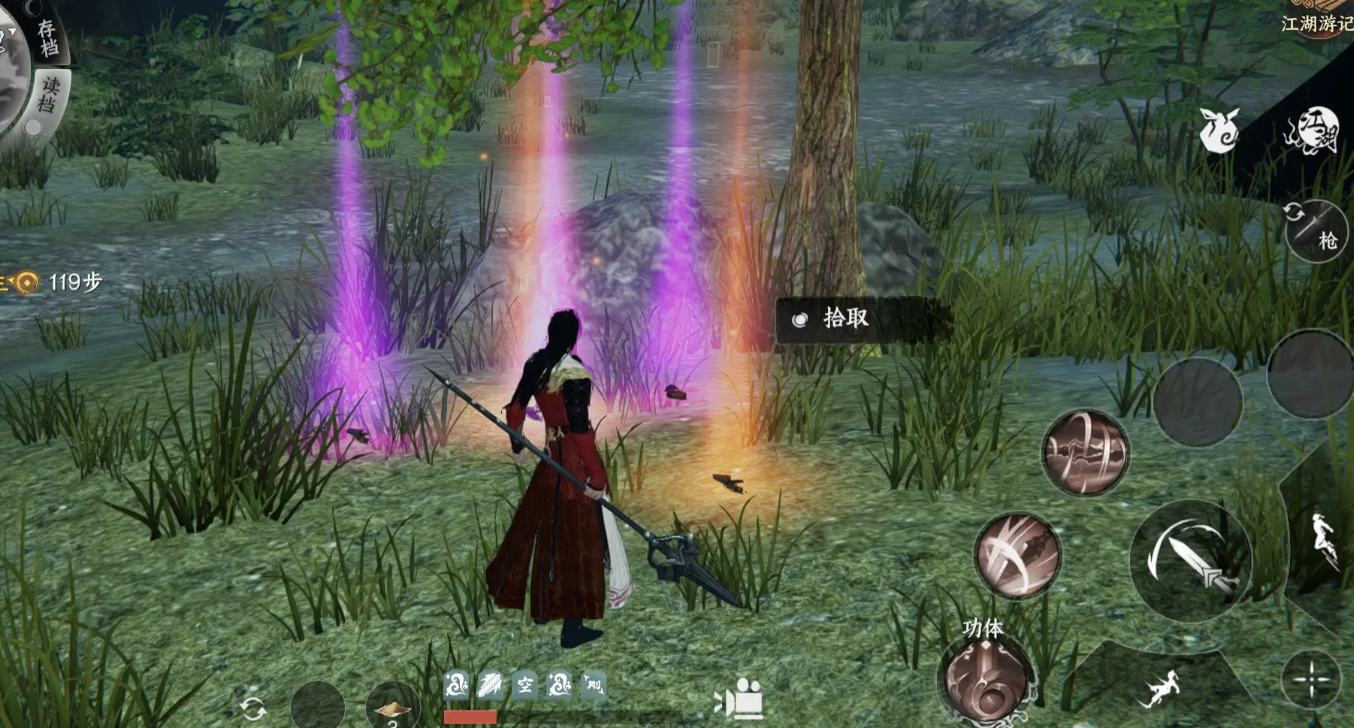This screenshot has width=1354, height=728.
Task: Select the 空 status icon
Action: [525, 685]
